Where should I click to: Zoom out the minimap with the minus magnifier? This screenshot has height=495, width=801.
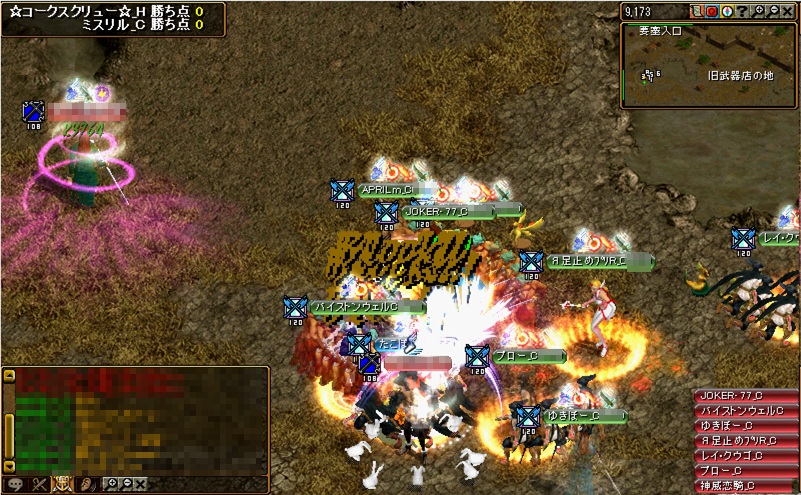[773, 11]
